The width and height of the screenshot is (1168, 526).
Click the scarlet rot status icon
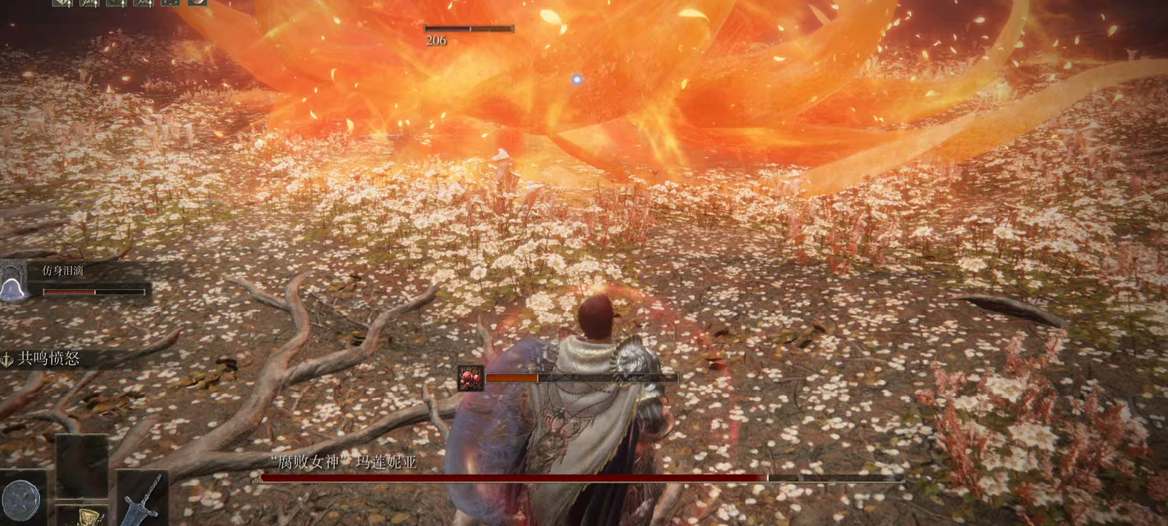click(469, 377)
